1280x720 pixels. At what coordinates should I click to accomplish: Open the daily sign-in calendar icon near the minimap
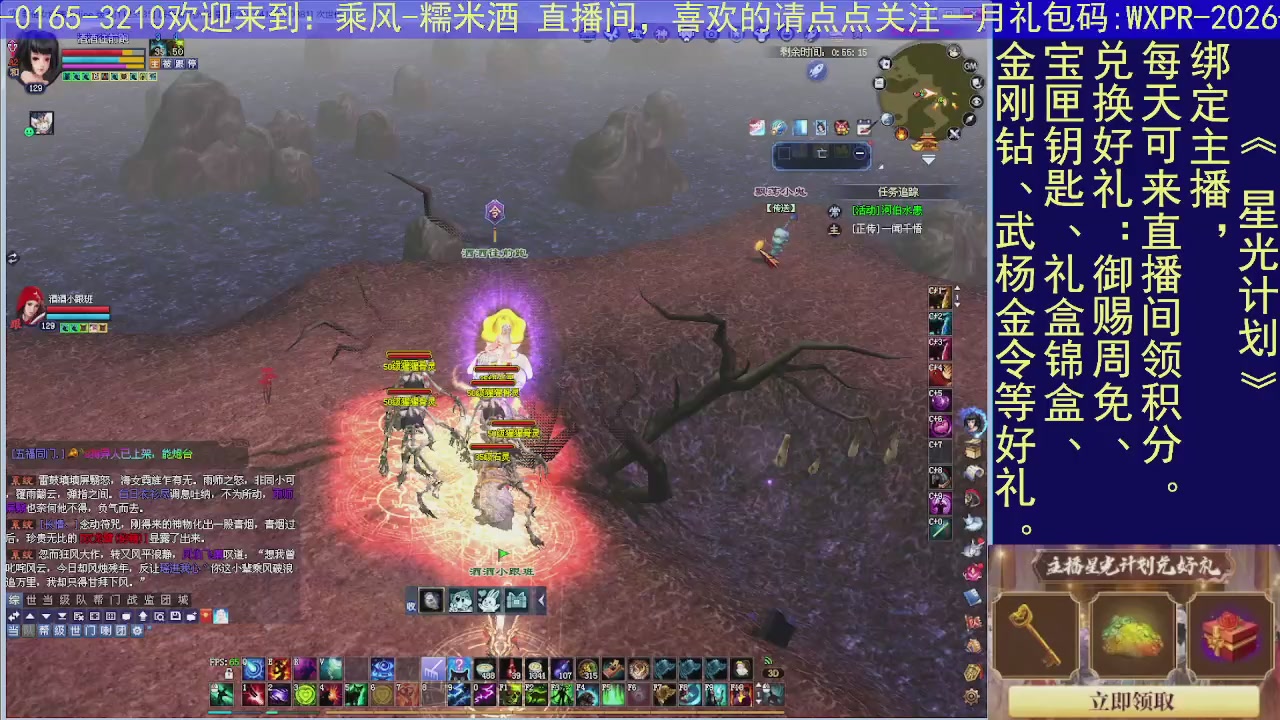(x=863, y=128)
